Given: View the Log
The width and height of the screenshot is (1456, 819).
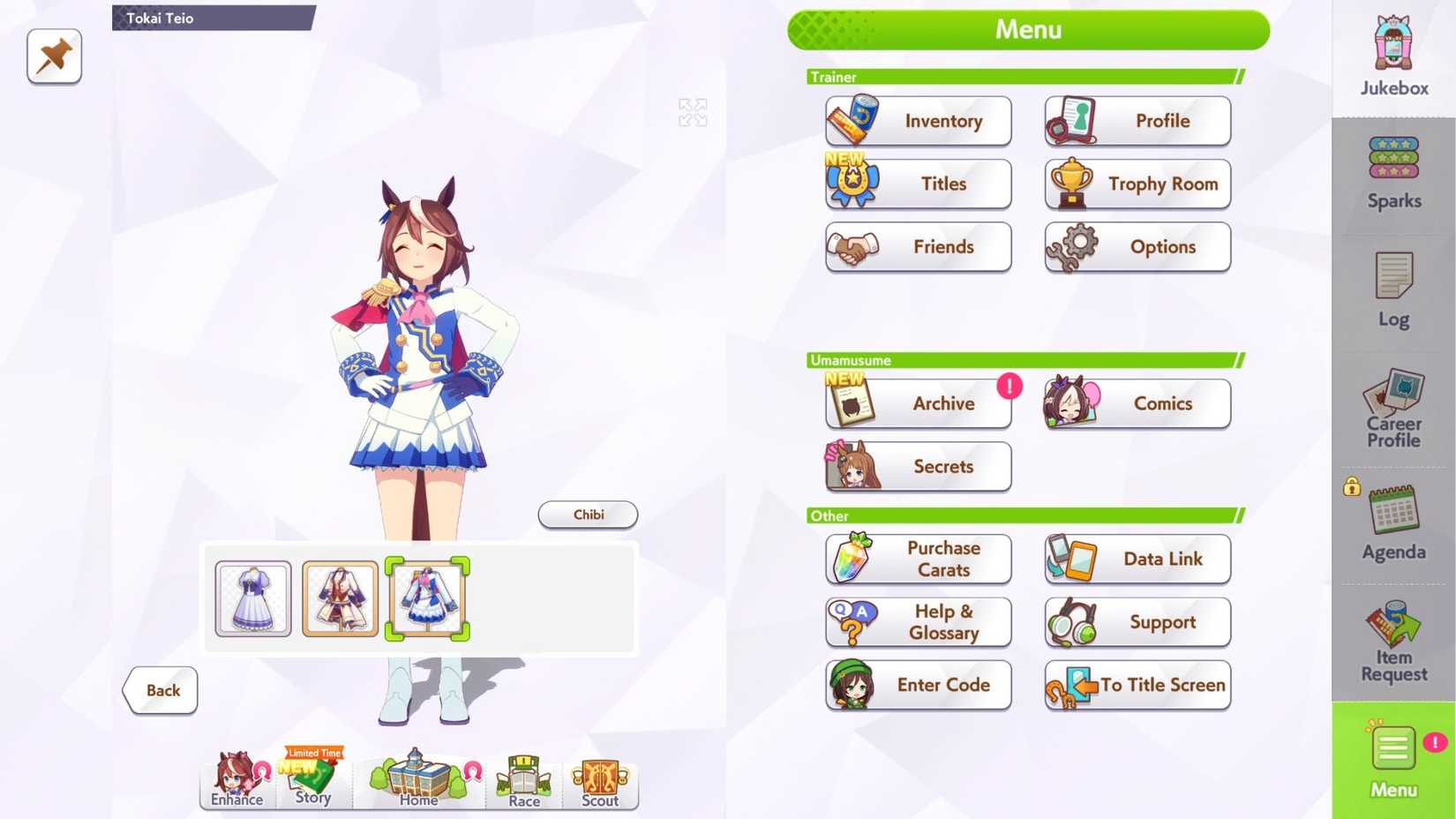Looking at the screenshot, I should (1392, 291).
